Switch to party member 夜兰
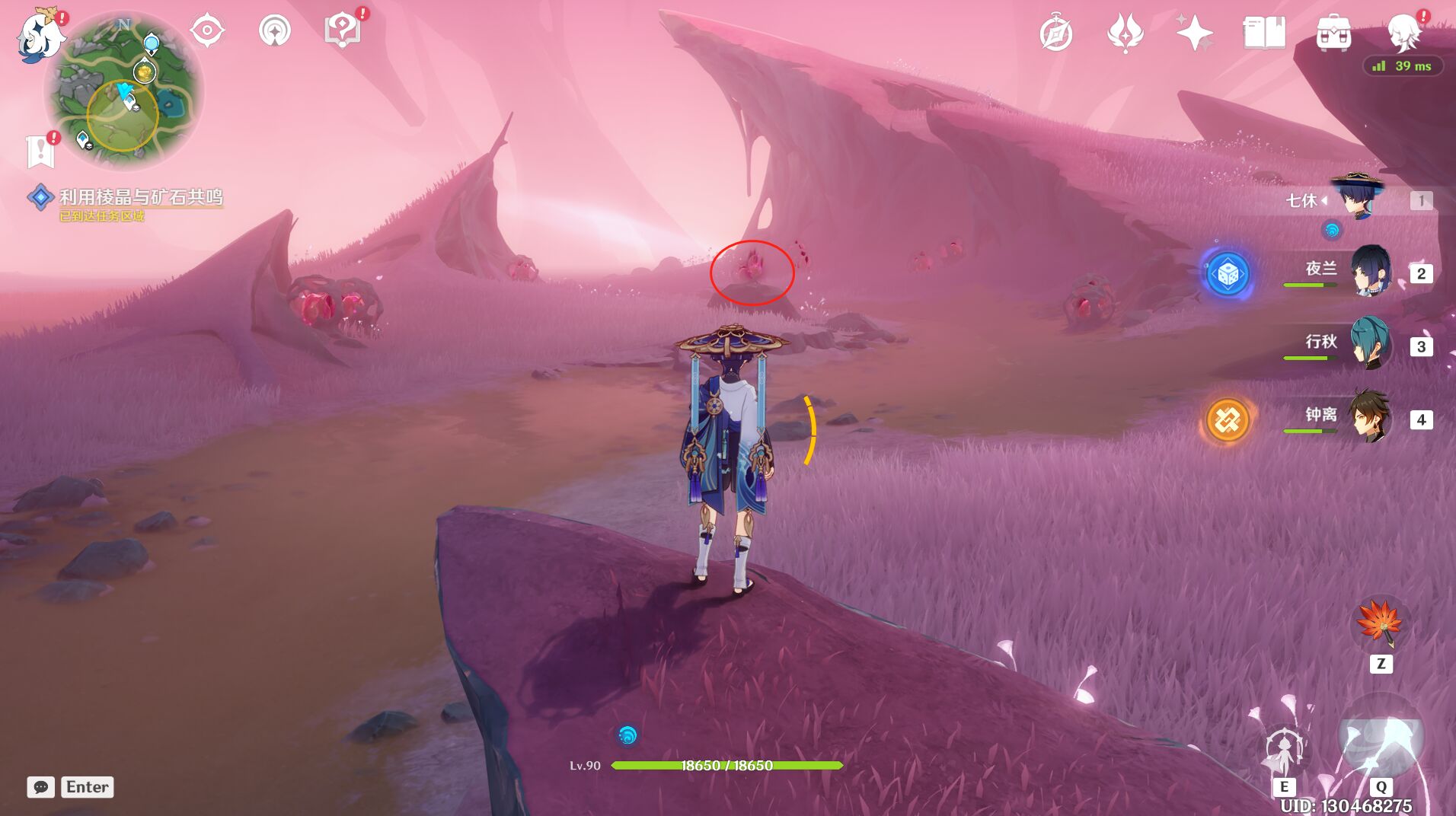Screen dimensions: 1456x816 click(1371, 272)
